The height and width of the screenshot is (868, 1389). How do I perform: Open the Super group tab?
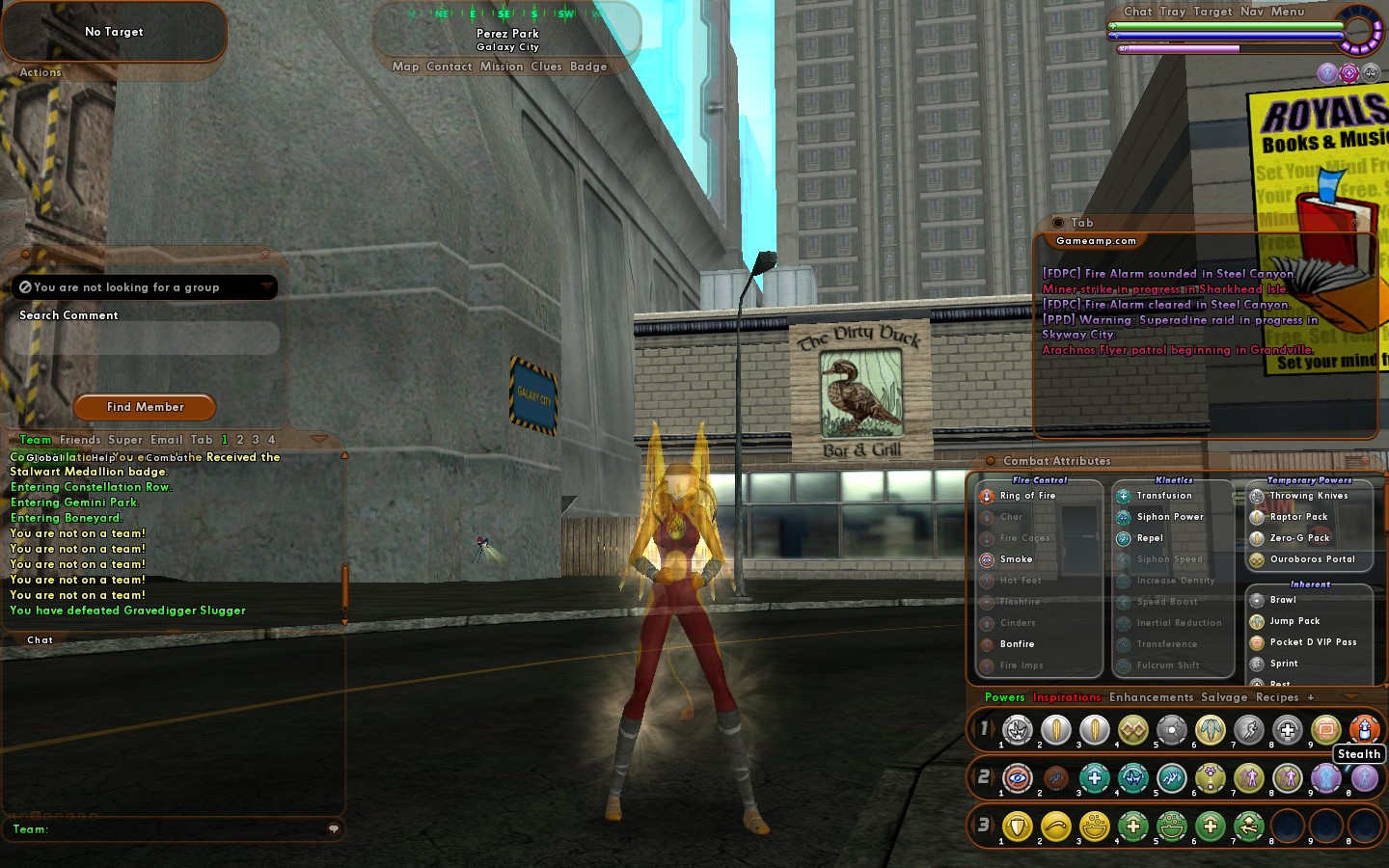(x=124, y=440)
